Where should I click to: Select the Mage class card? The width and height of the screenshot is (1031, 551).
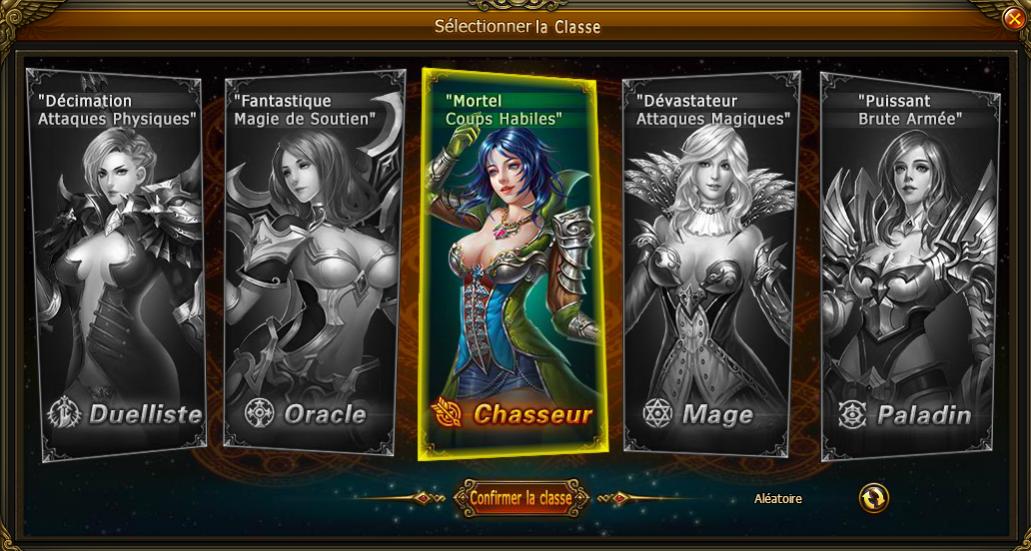pyautogui.click(x=710, y=260)
